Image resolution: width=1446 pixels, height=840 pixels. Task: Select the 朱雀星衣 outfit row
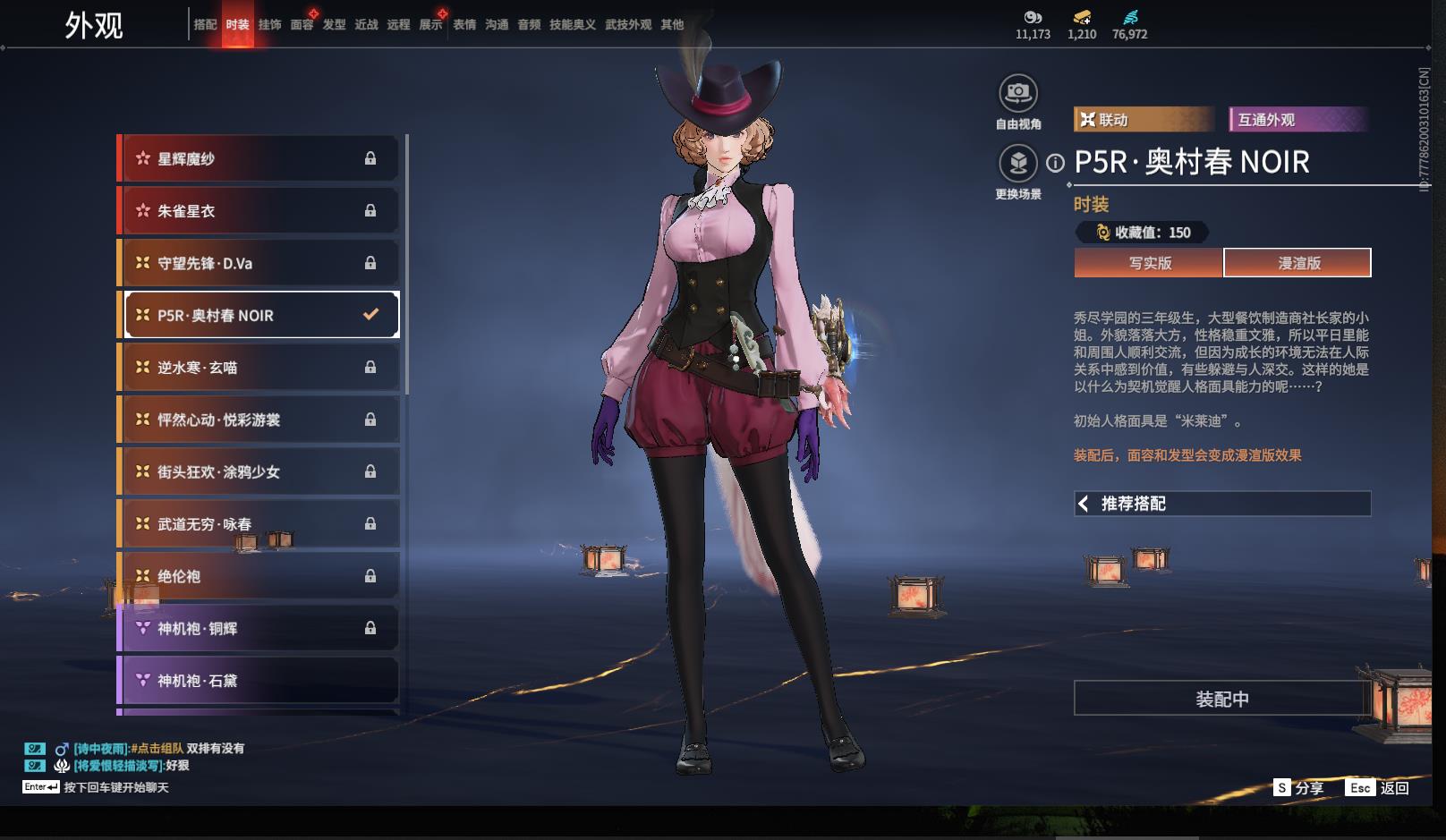pyautogui.click(x=258, y=211)
